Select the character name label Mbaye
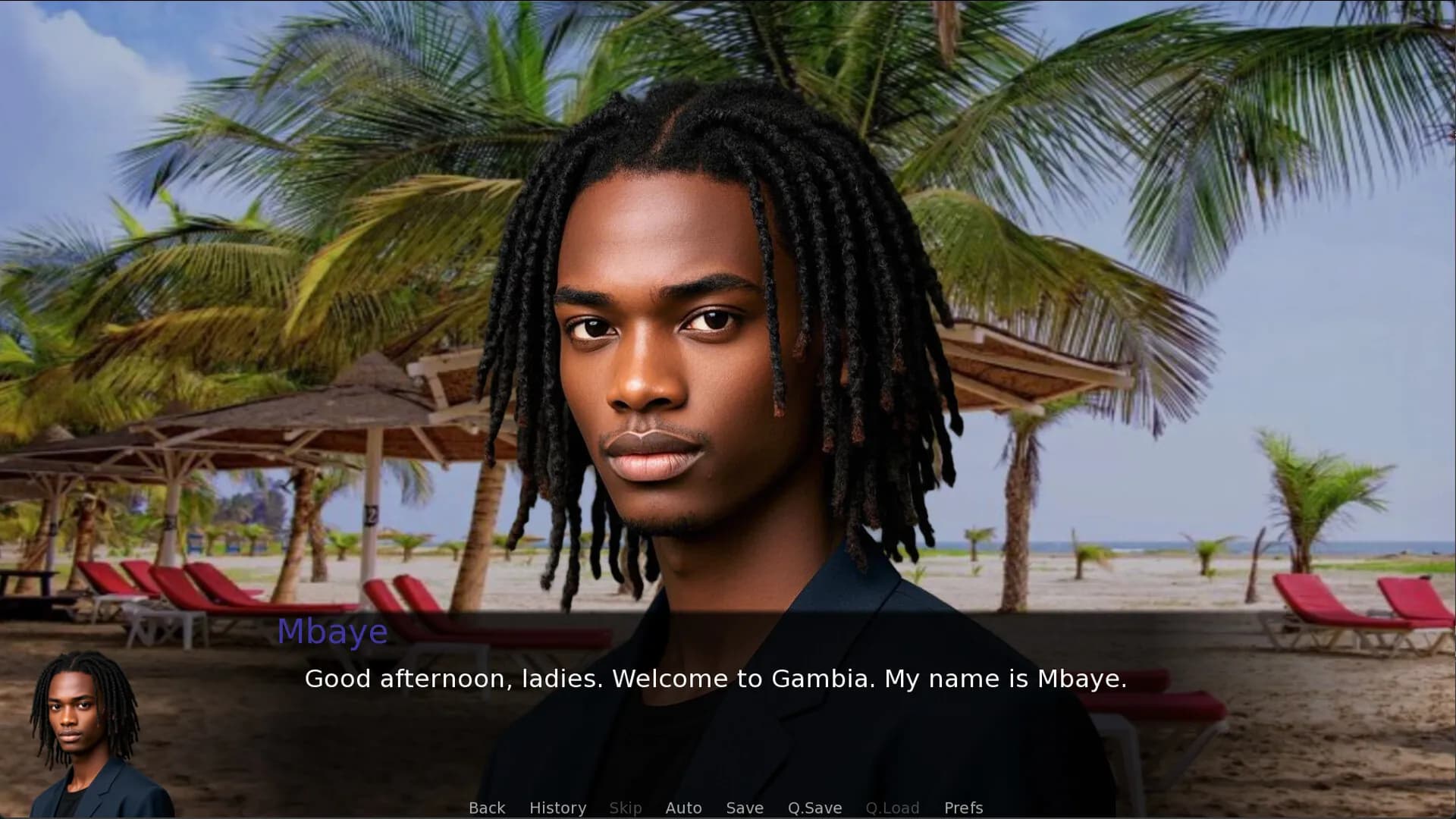The width and height of the screenshot is (1456, 819). [x=334, y=631]
